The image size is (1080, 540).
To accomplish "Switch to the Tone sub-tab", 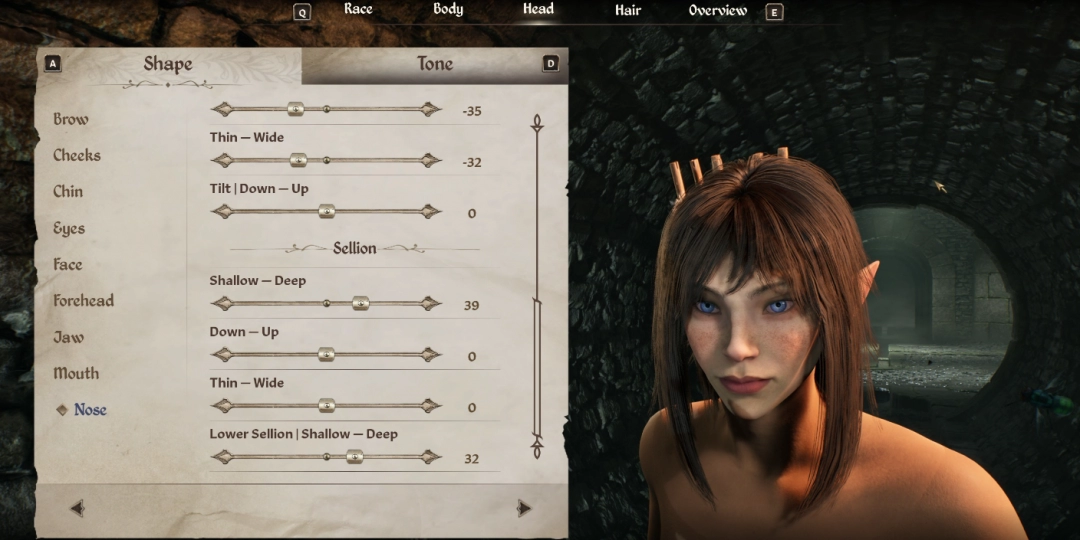I will click(x=434, y=64).
